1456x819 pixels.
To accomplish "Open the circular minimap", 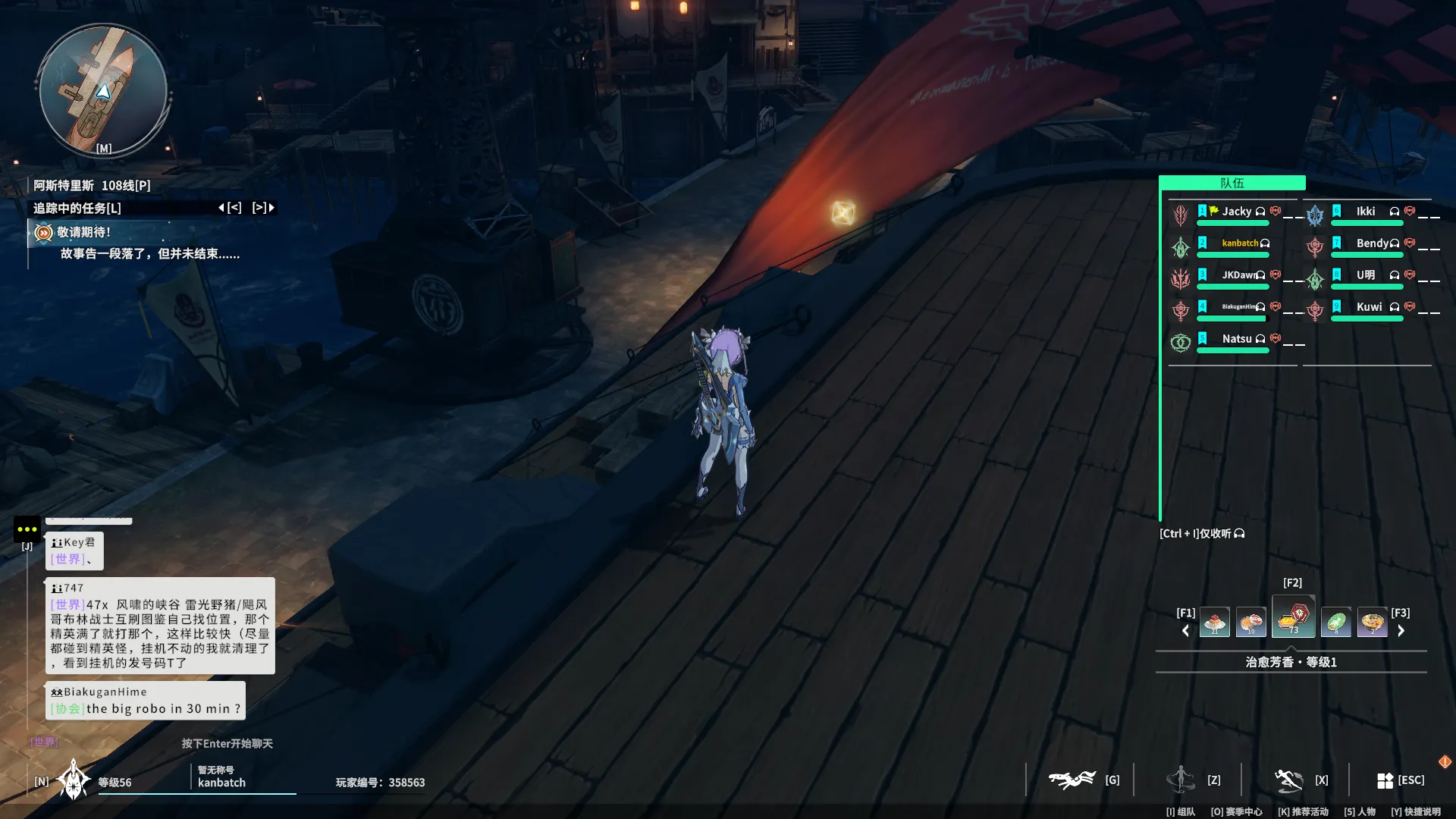I will pos(103,90).
